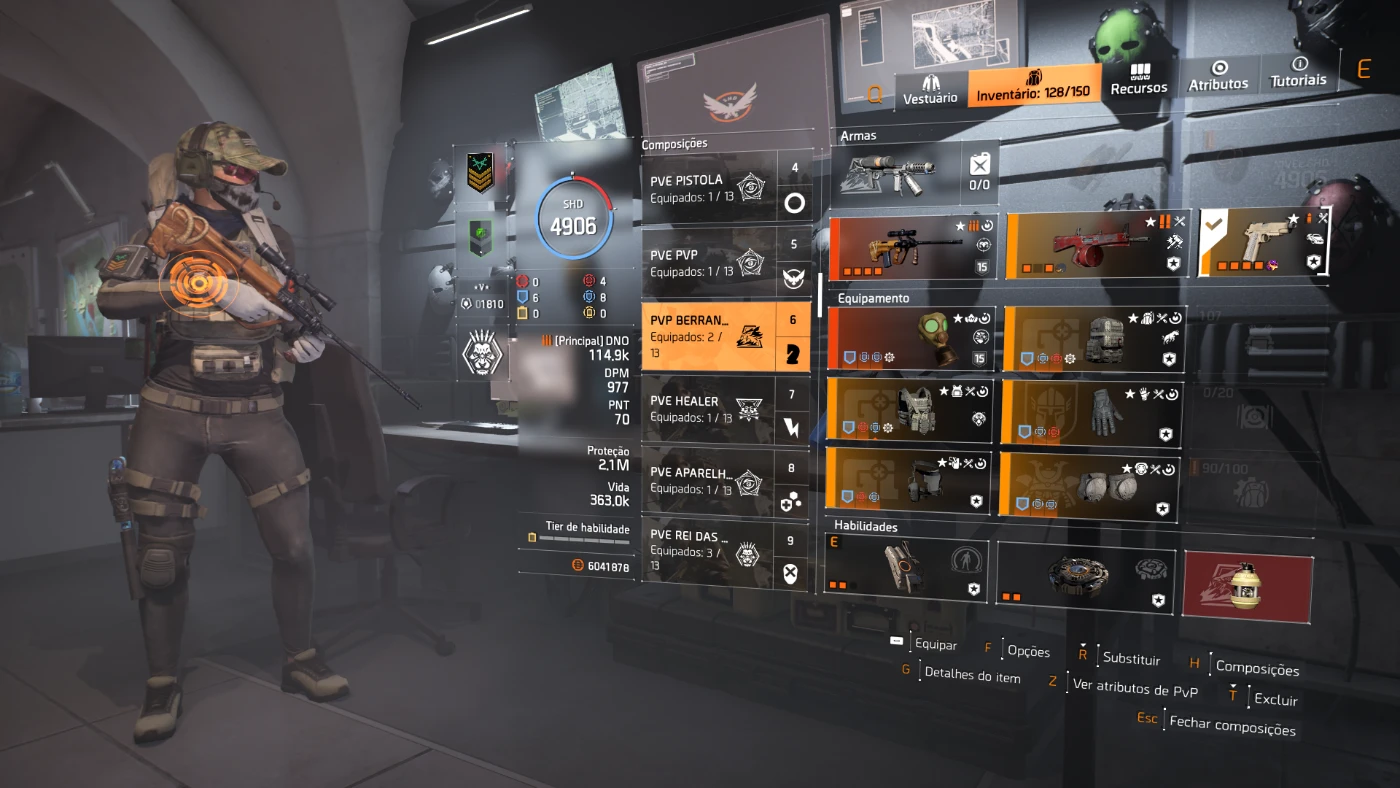Select the gas mask equipment slot
Image resolution: width=1400 pixels, height=788 pixels.
(912, 338)
